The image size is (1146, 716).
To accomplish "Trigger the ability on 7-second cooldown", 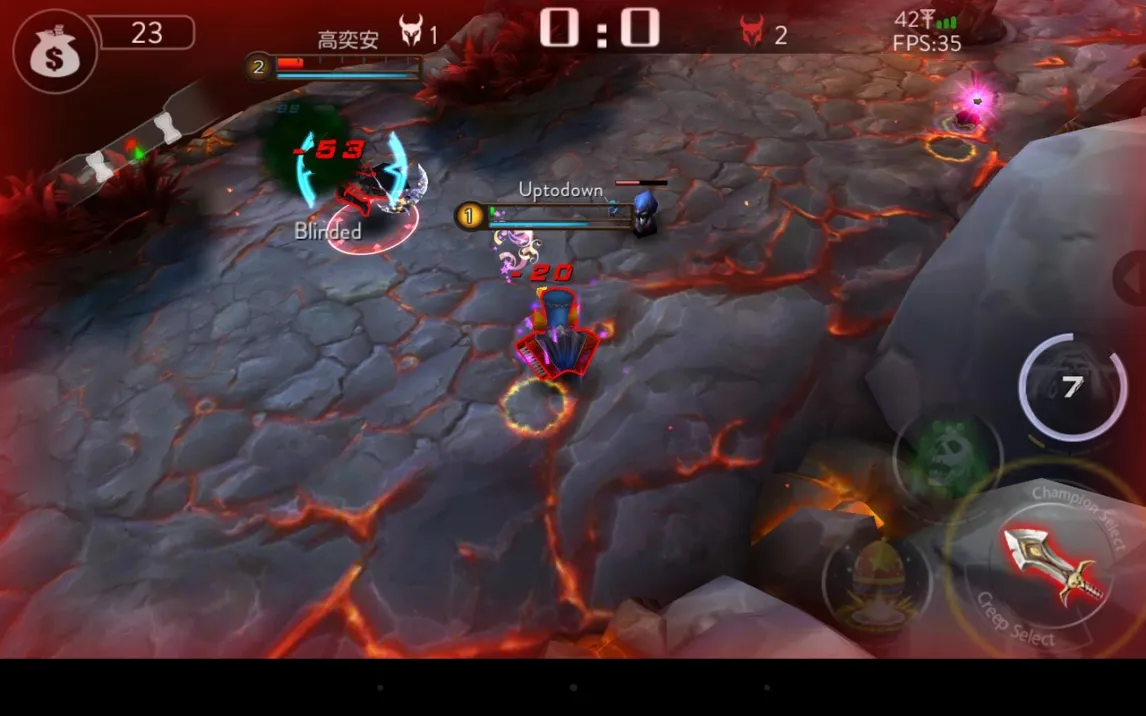I will pyautogui.click(x=1072, y=387).
